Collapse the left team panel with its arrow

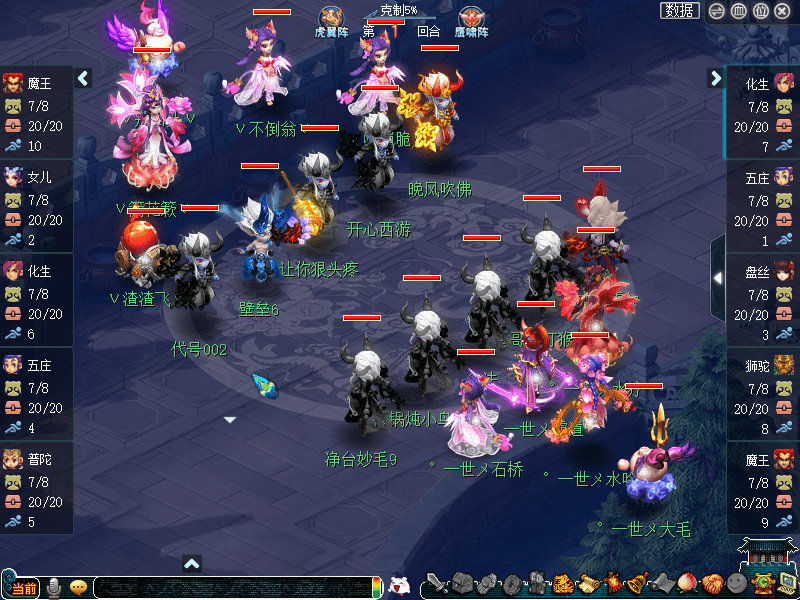click(83, 78)
